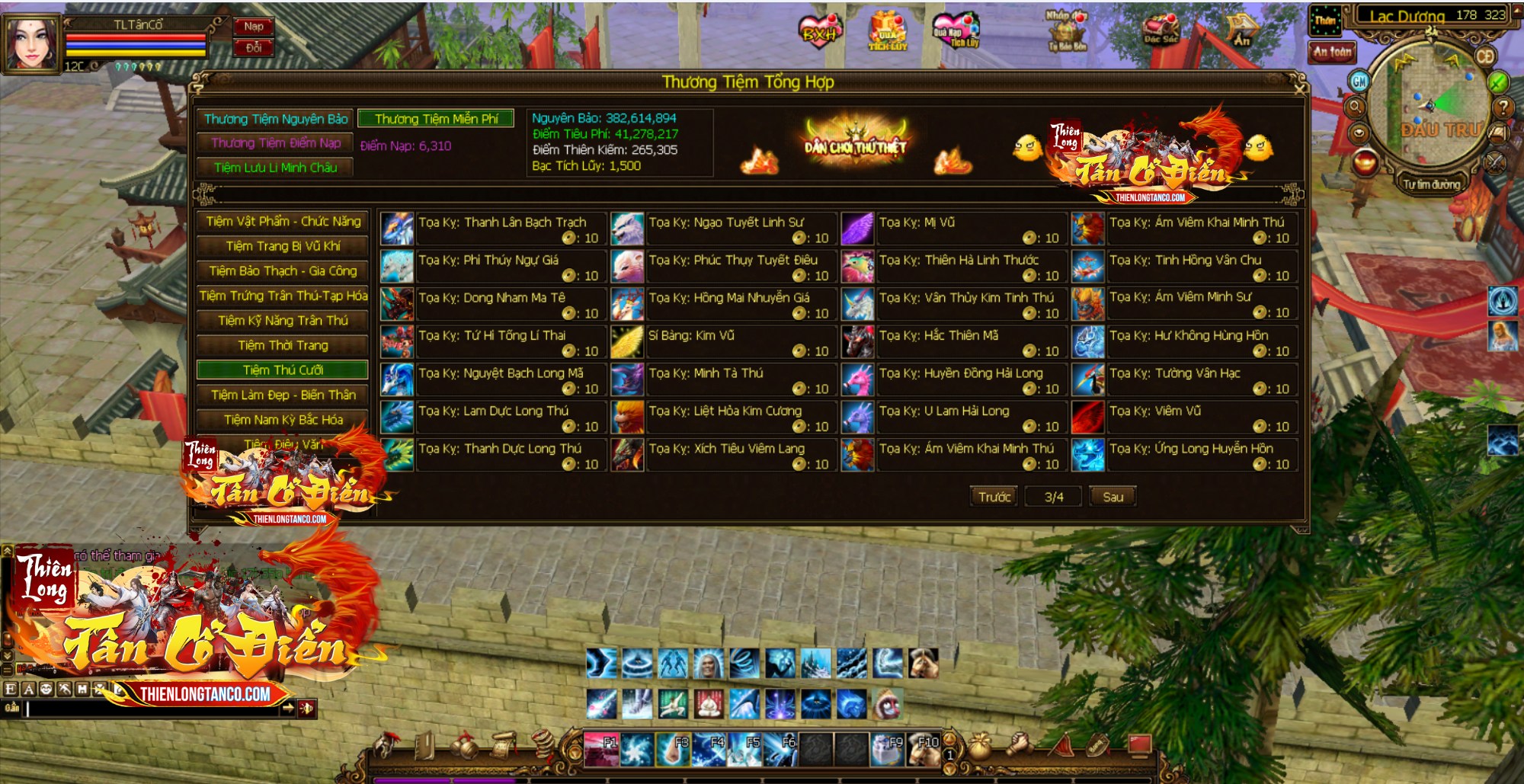This screenshot has height=784, width=1524.
Task: Select Tiệm Lưu Li Minh Châu tab
Action: (275, 168)
